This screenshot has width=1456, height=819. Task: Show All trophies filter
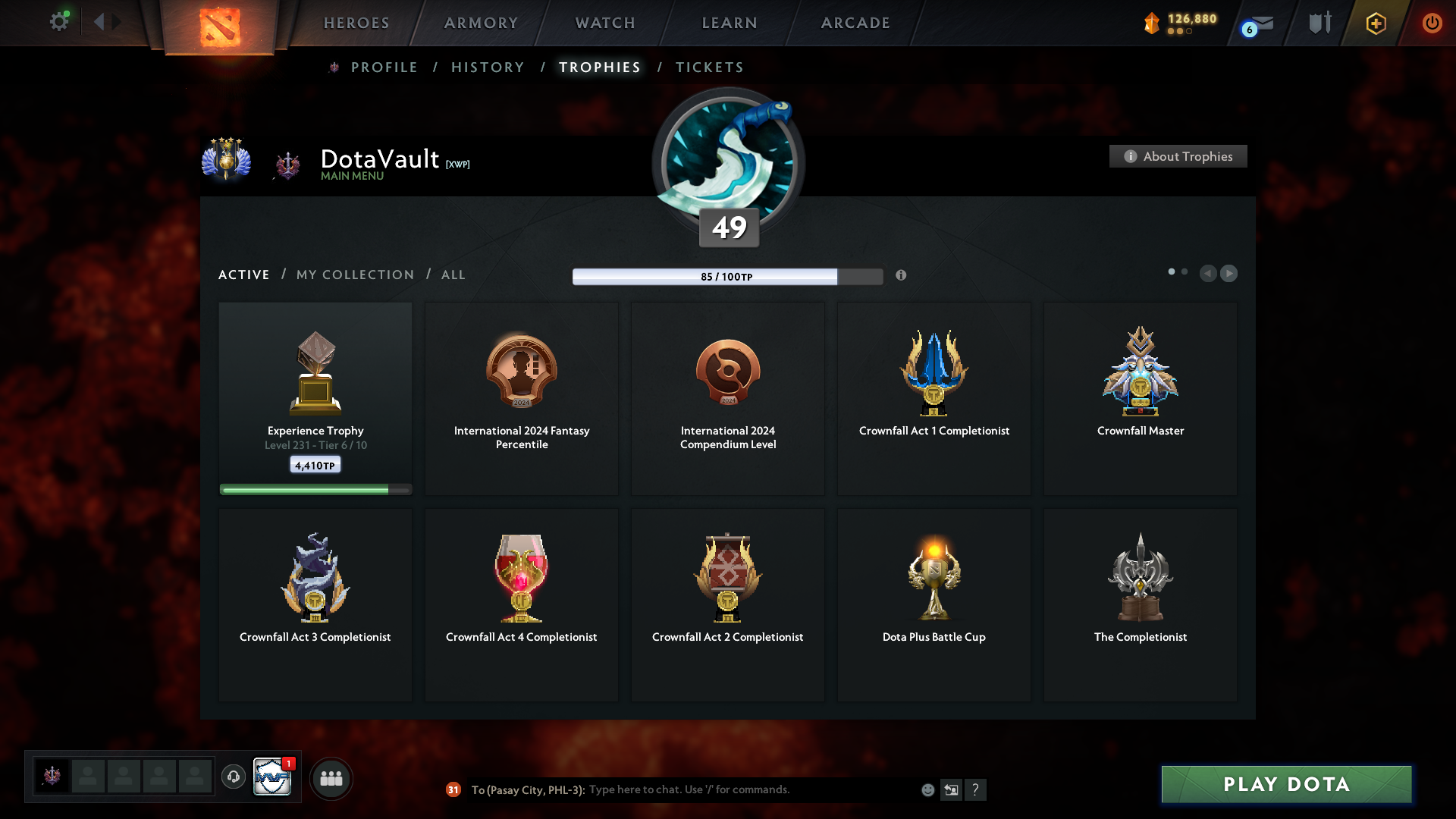453,275
